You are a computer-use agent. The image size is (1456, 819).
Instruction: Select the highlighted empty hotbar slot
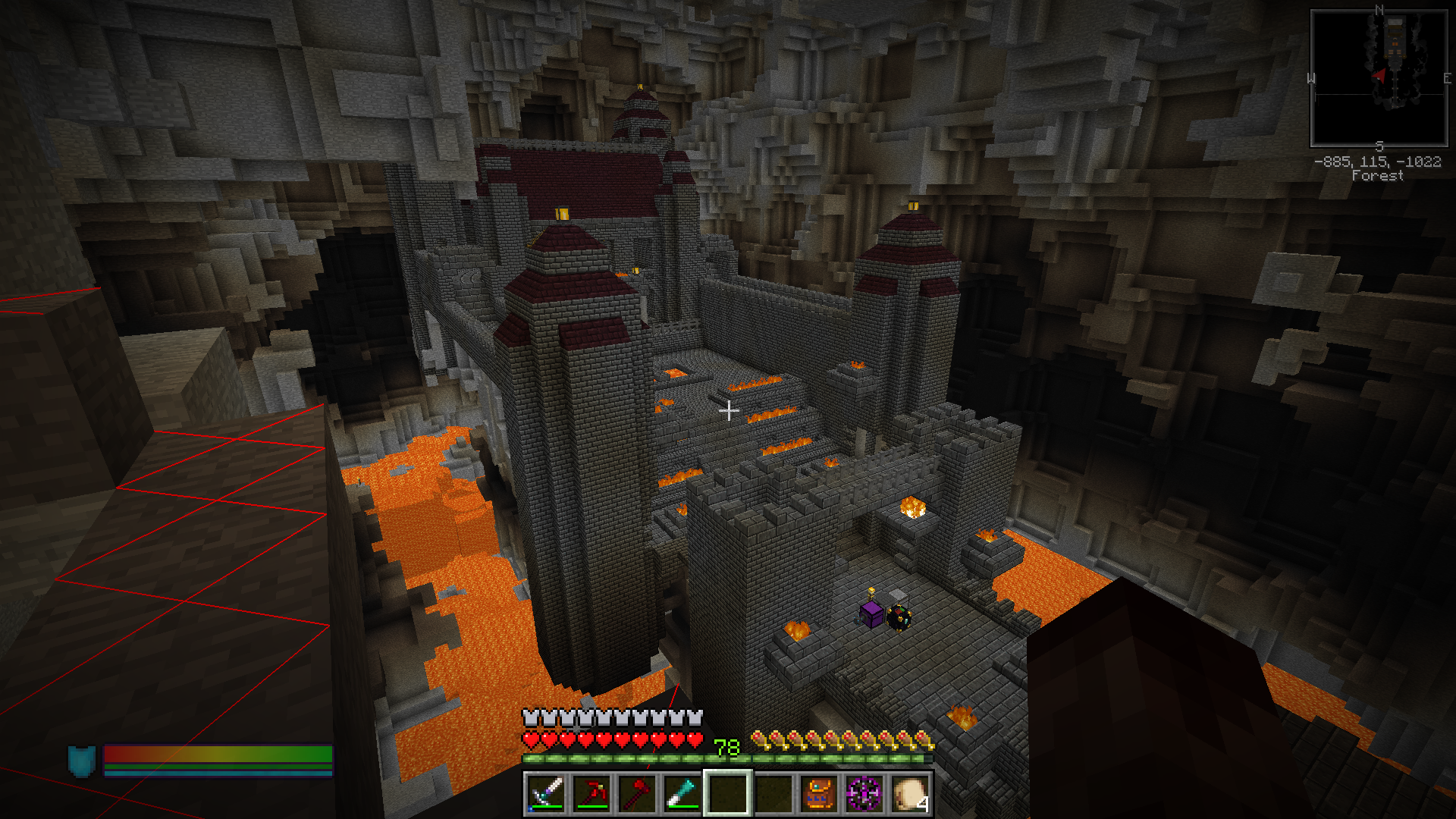pyautogui.click(x=728, y=793)
